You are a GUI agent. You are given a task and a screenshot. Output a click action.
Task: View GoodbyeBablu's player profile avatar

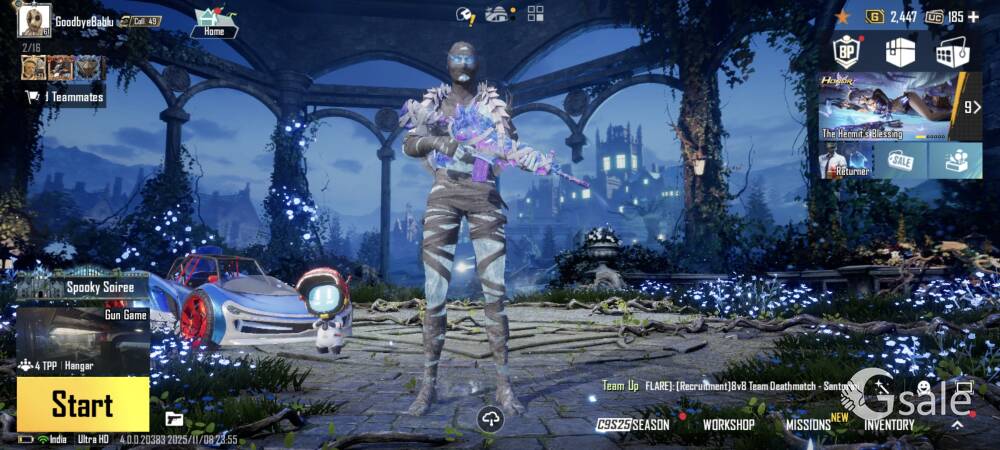click(33, 20)
